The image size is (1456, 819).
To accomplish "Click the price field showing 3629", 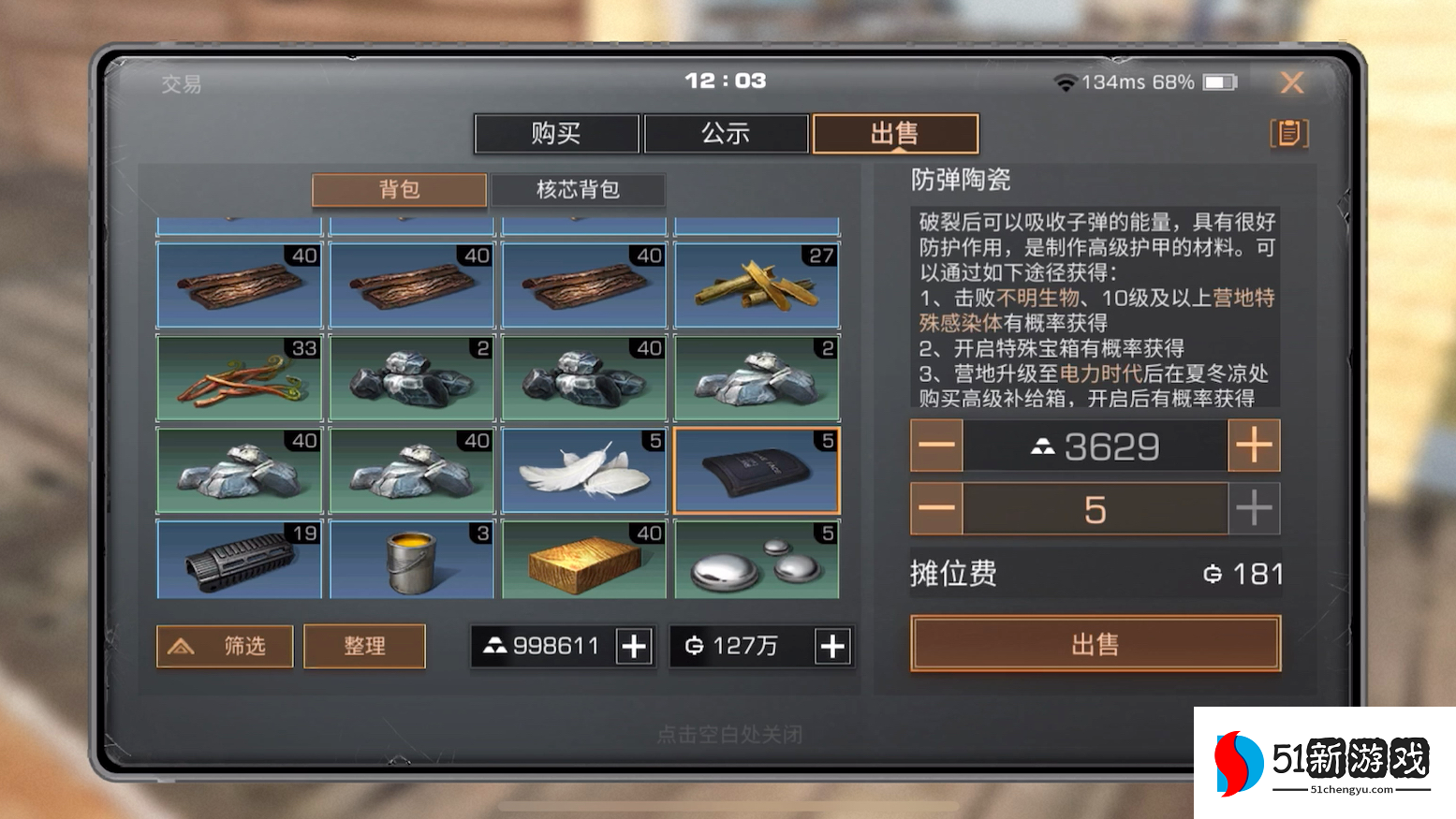I will [x=1096, y=446].
